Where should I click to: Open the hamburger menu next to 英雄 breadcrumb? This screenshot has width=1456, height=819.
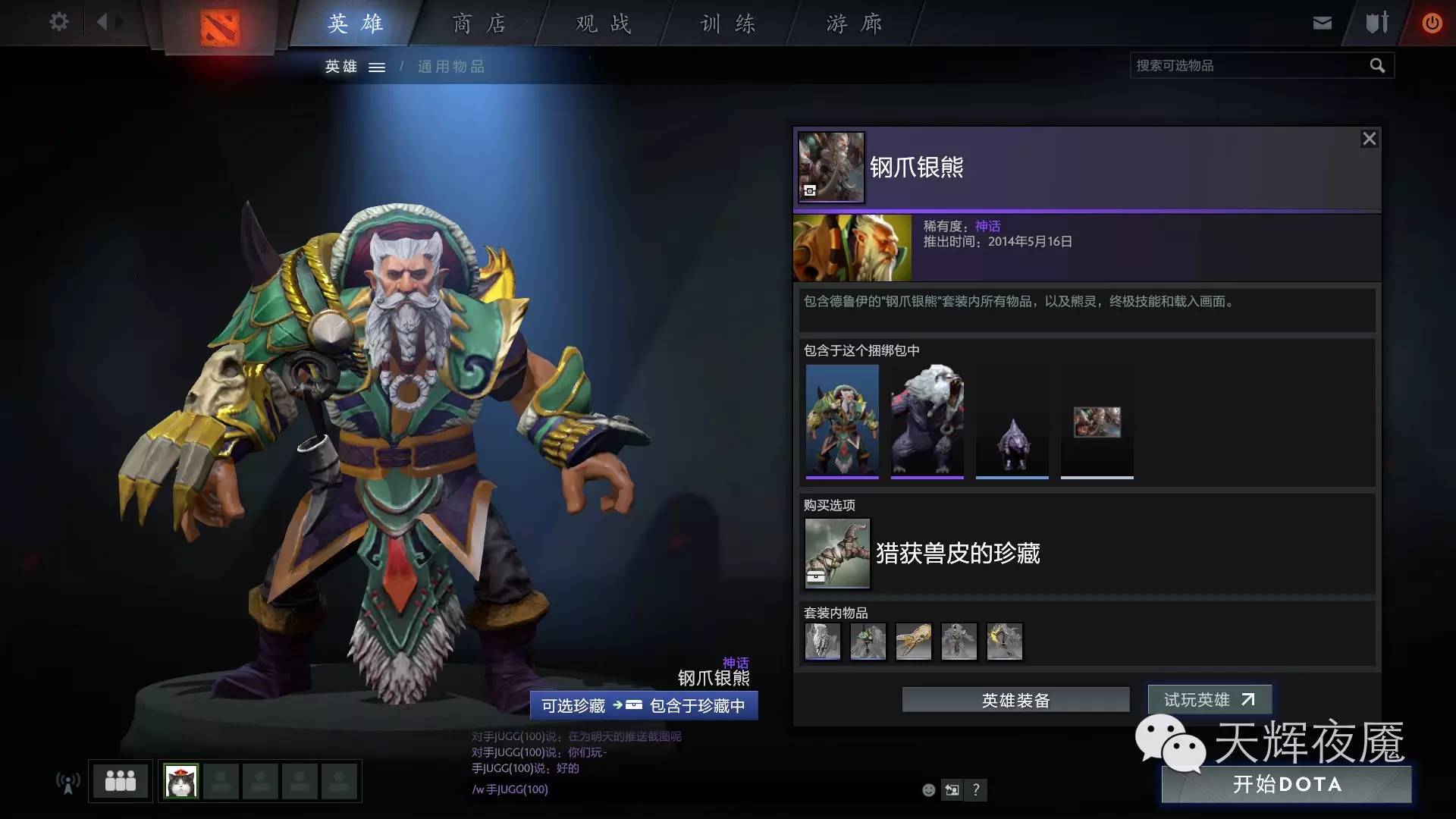pyautogui.click(x=377, y=67)
